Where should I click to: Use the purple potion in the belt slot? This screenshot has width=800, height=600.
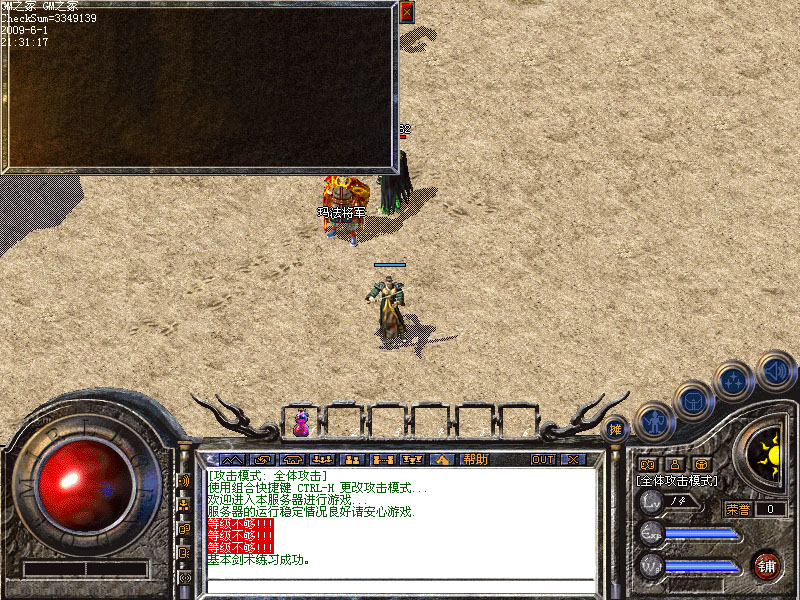click(x=300, y=424)
